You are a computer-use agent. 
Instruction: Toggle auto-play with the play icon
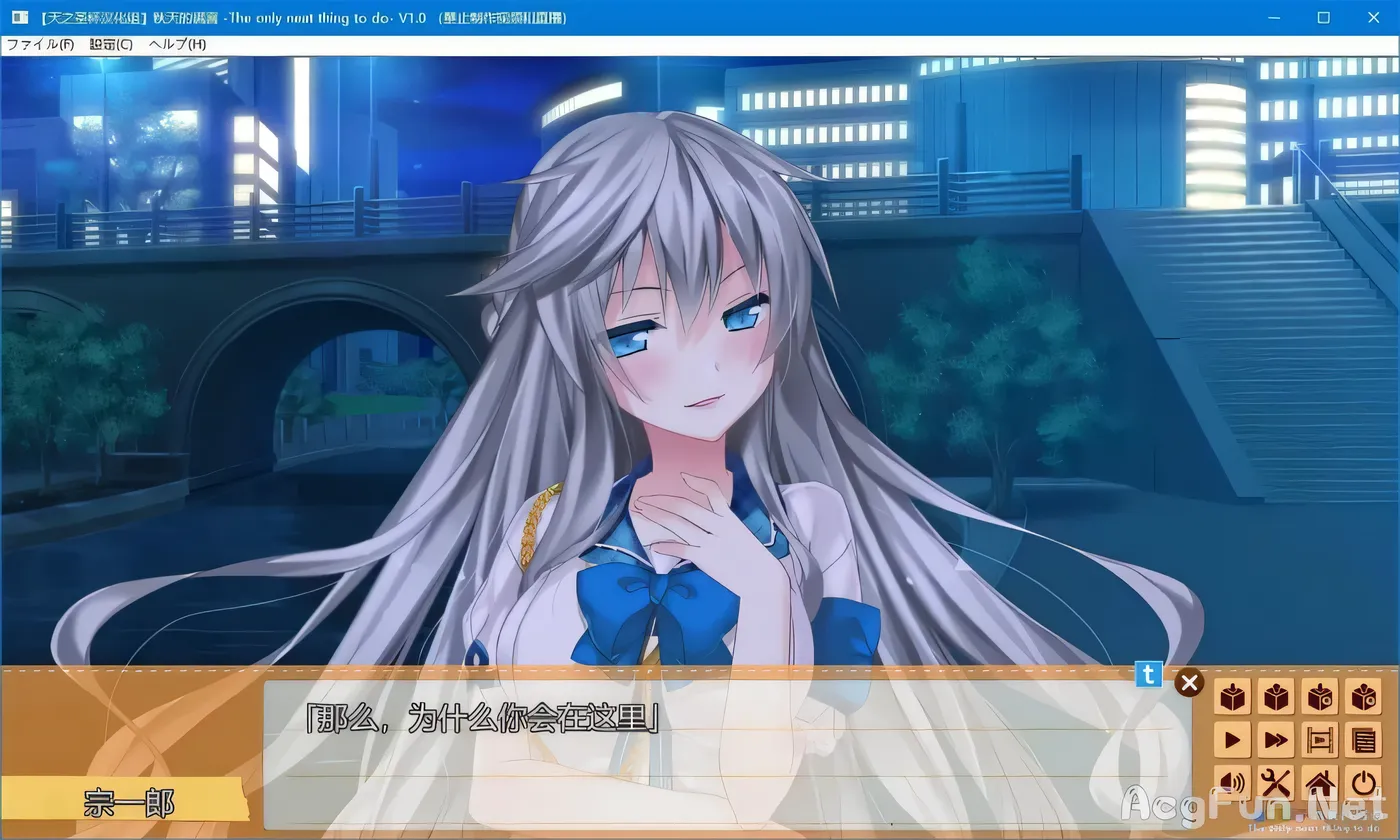coord(1232,740)
